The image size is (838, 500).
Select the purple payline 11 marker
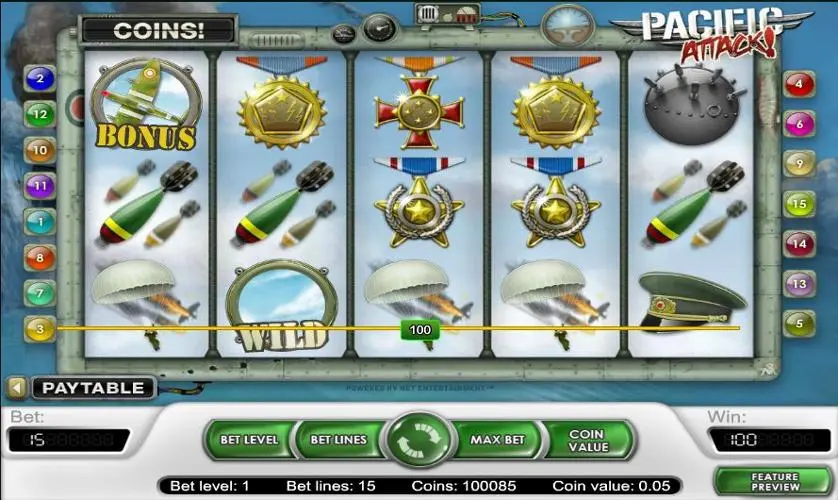(40, 185)
